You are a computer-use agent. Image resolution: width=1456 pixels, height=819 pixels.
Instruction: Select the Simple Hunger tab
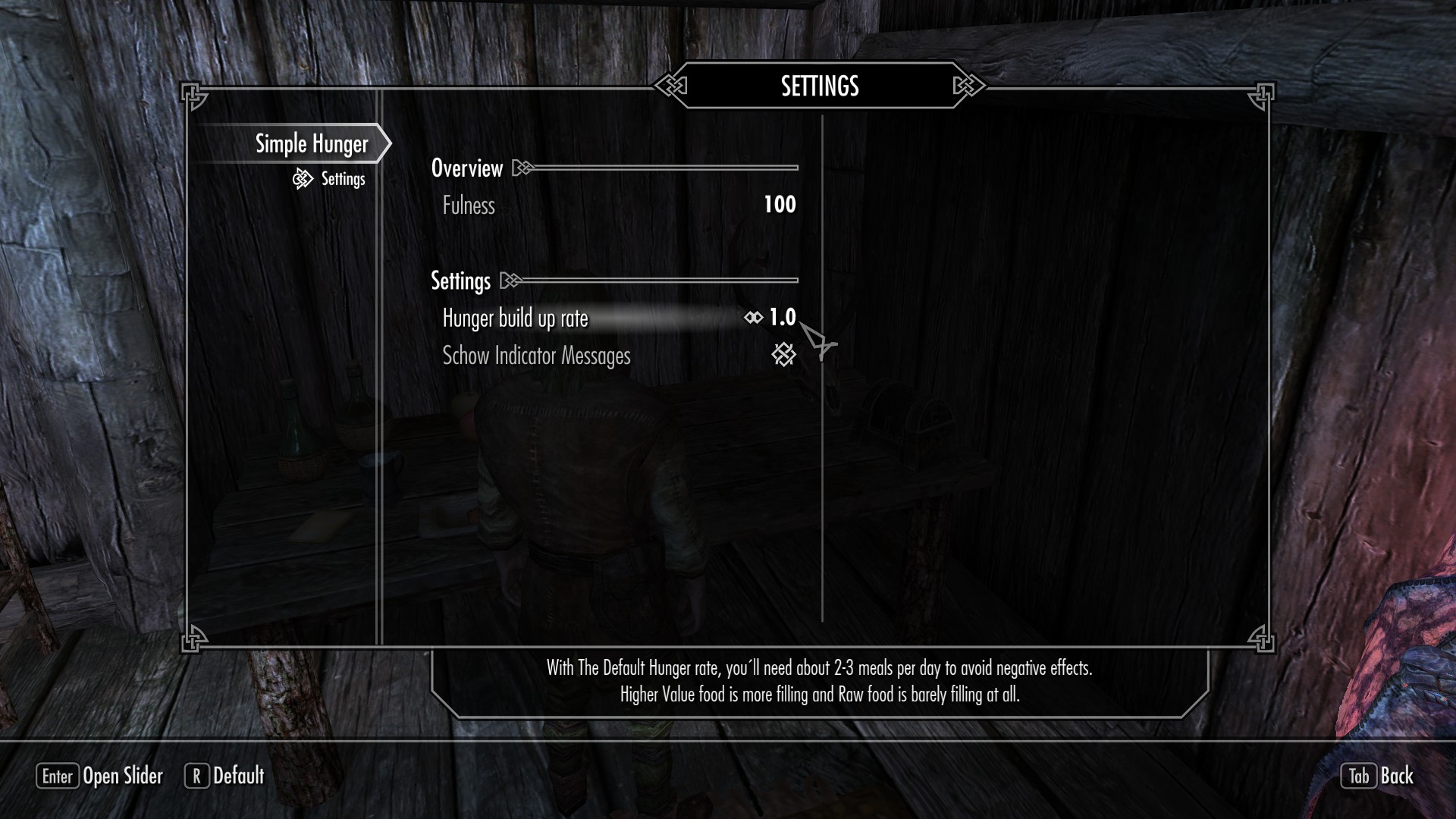coord(311,143)
